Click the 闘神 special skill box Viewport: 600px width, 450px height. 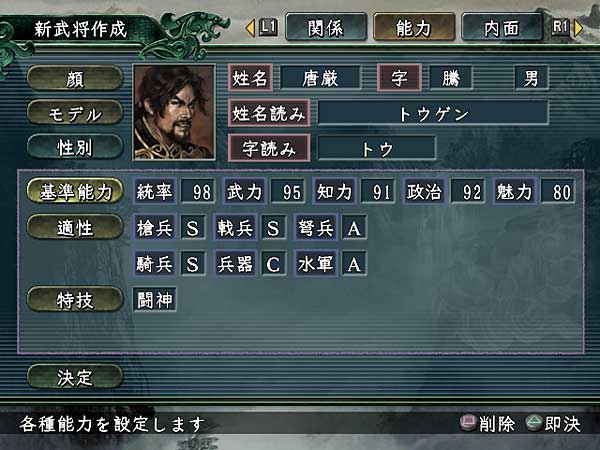coord(155,298)
